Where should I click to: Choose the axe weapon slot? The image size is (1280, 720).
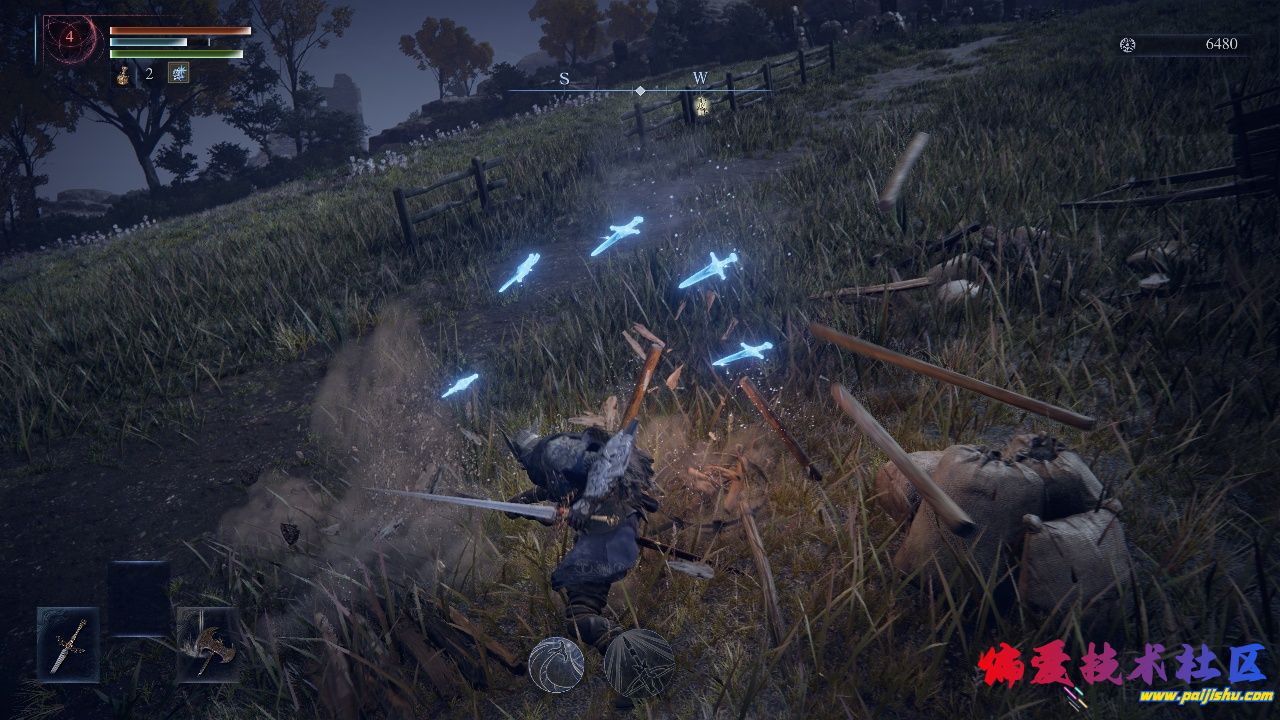point(208,645)
